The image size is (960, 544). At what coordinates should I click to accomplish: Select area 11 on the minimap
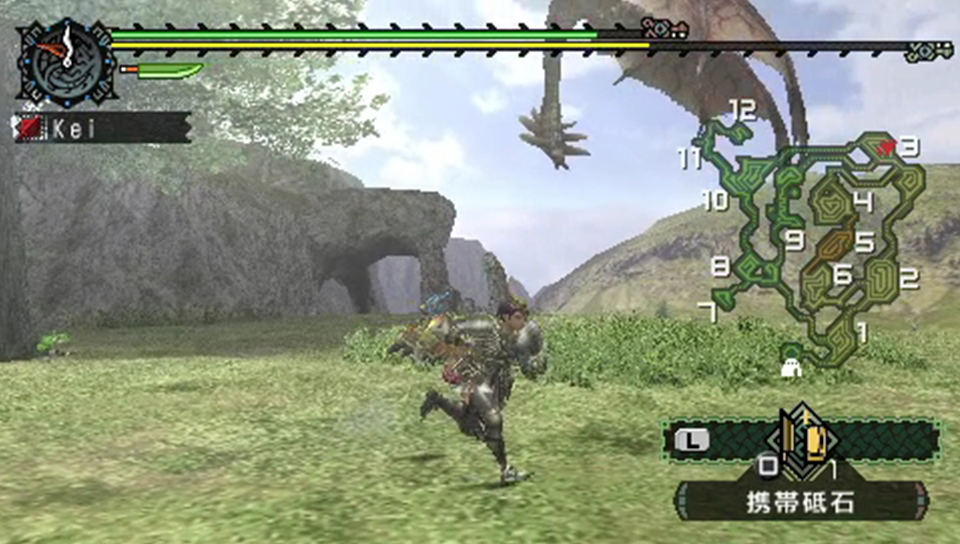689,159
